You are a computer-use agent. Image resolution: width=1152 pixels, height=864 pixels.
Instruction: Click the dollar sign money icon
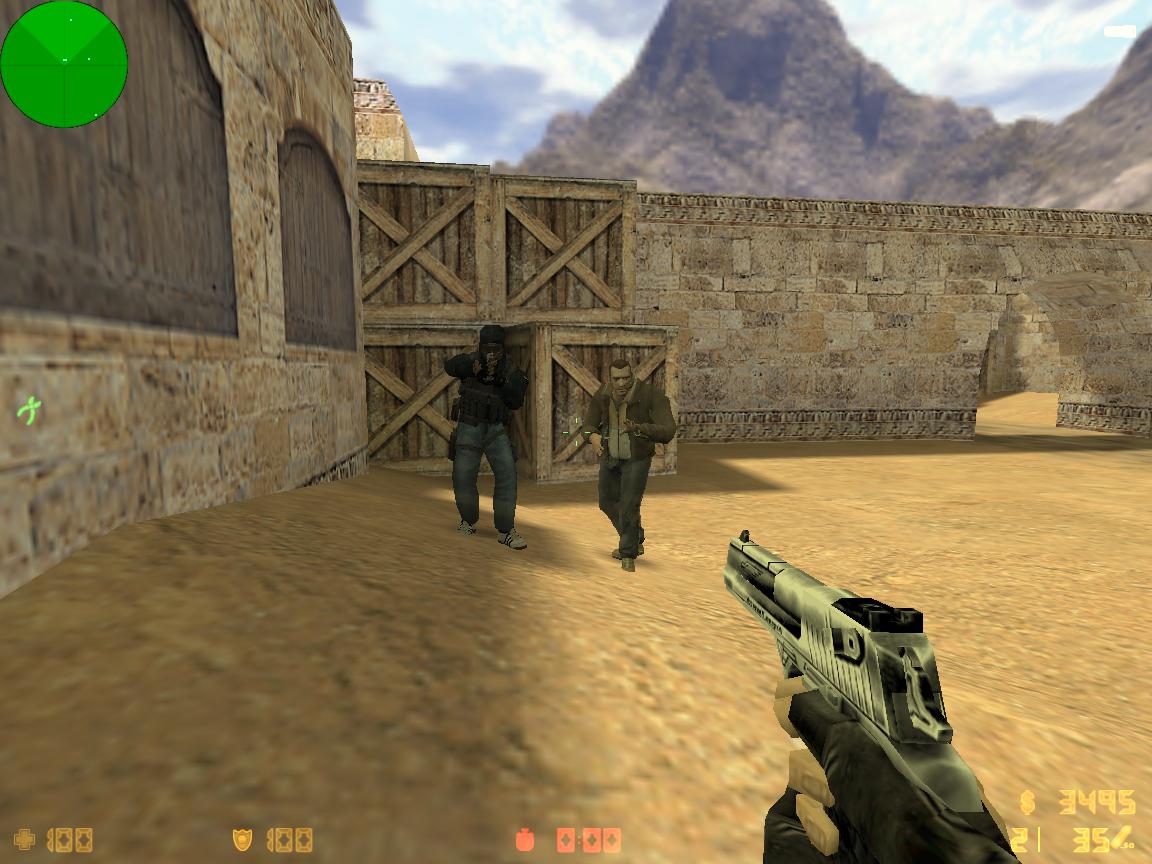(1028, 802)
